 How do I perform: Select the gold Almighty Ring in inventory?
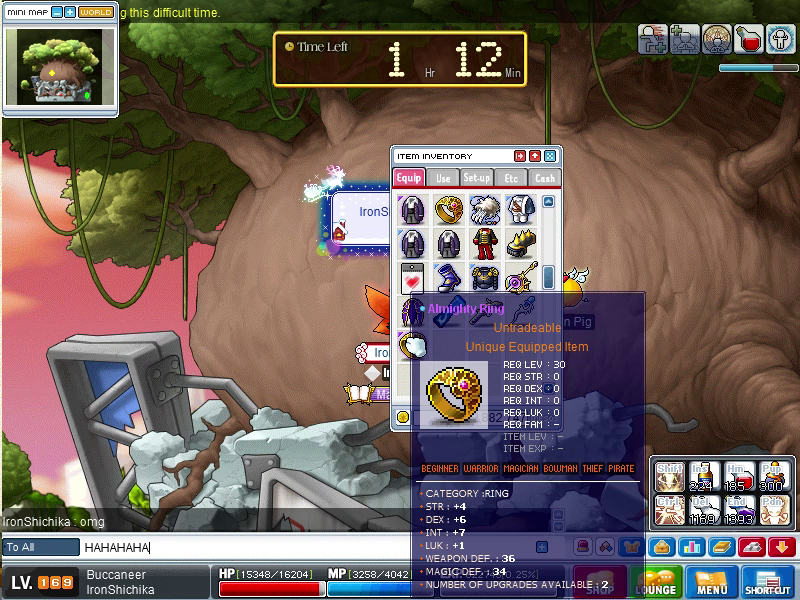(x=449, y=209)
